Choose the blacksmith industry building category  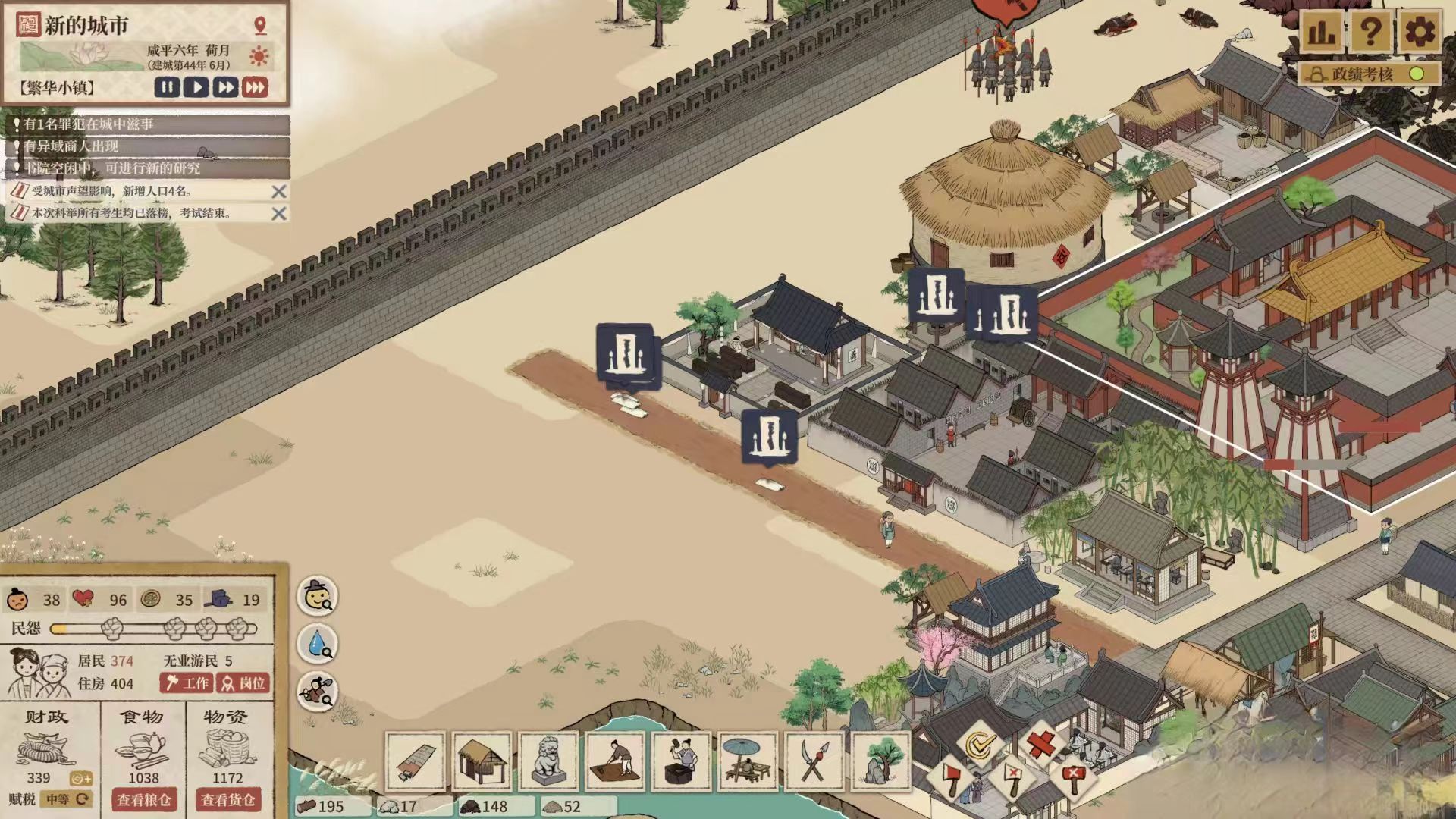[682, 761]
